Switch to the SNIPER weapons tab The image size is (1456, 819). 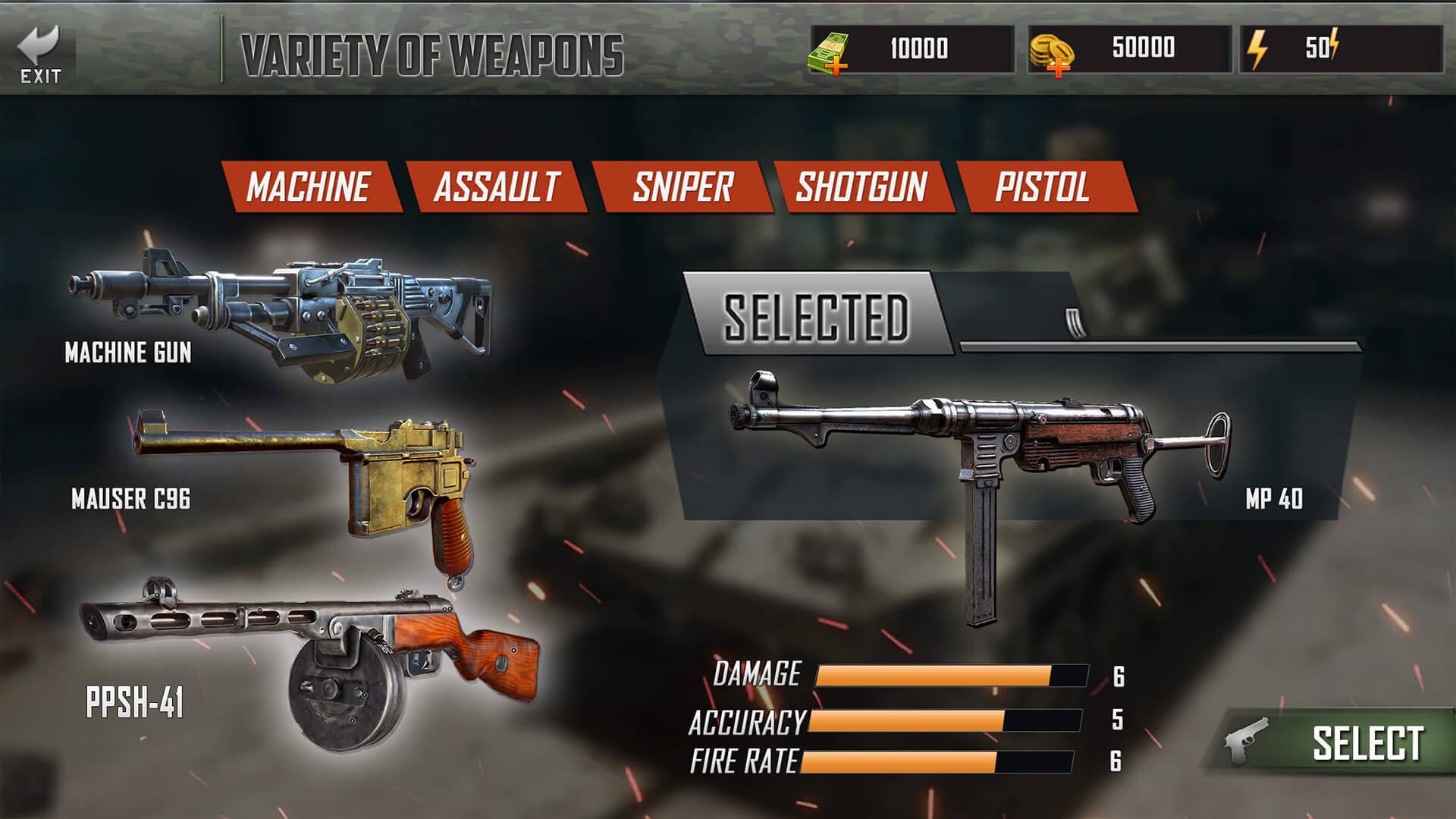681,184
